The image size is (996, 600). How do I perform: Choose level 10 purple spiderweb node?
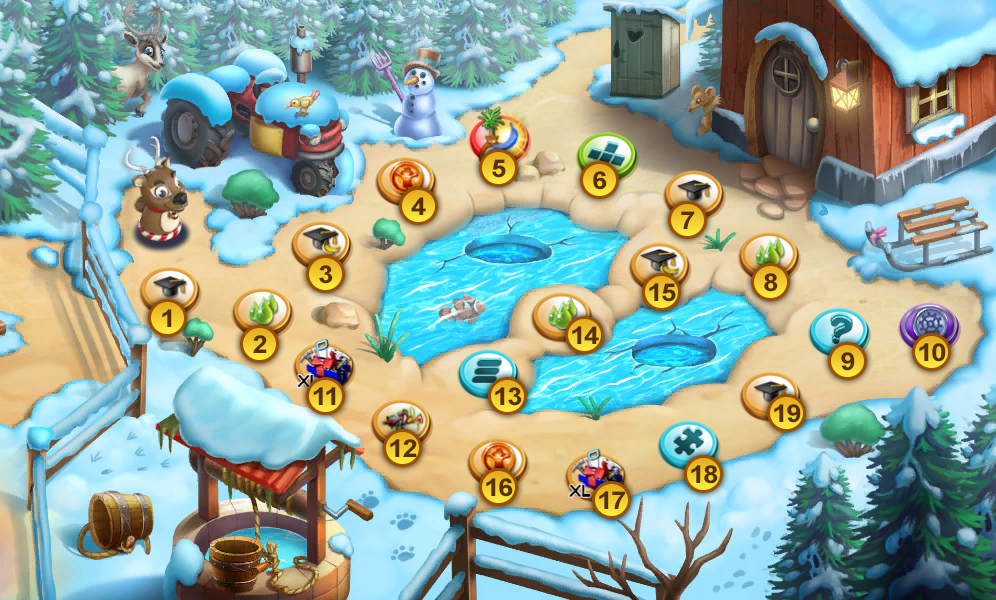[927, 325]
